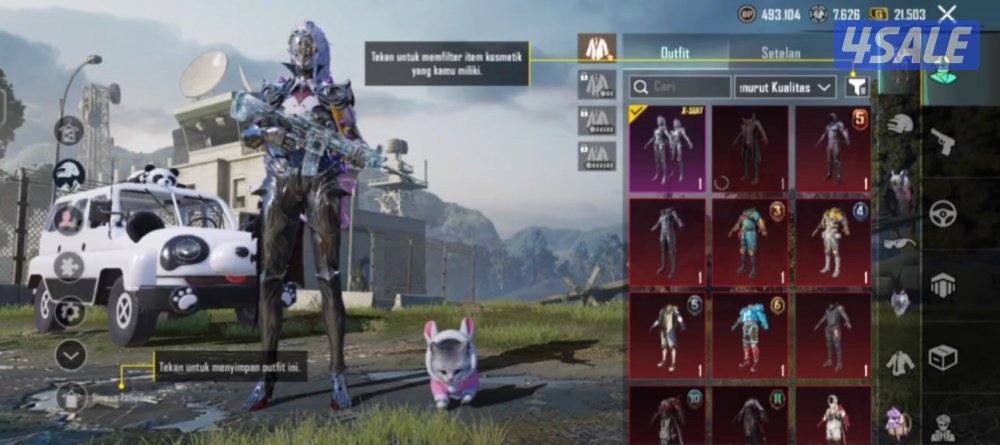The height and width of the screenshot is (445, 1000).
Task: Toggle the owned cosmetics filter funnel
Action: tap(856, 86)
